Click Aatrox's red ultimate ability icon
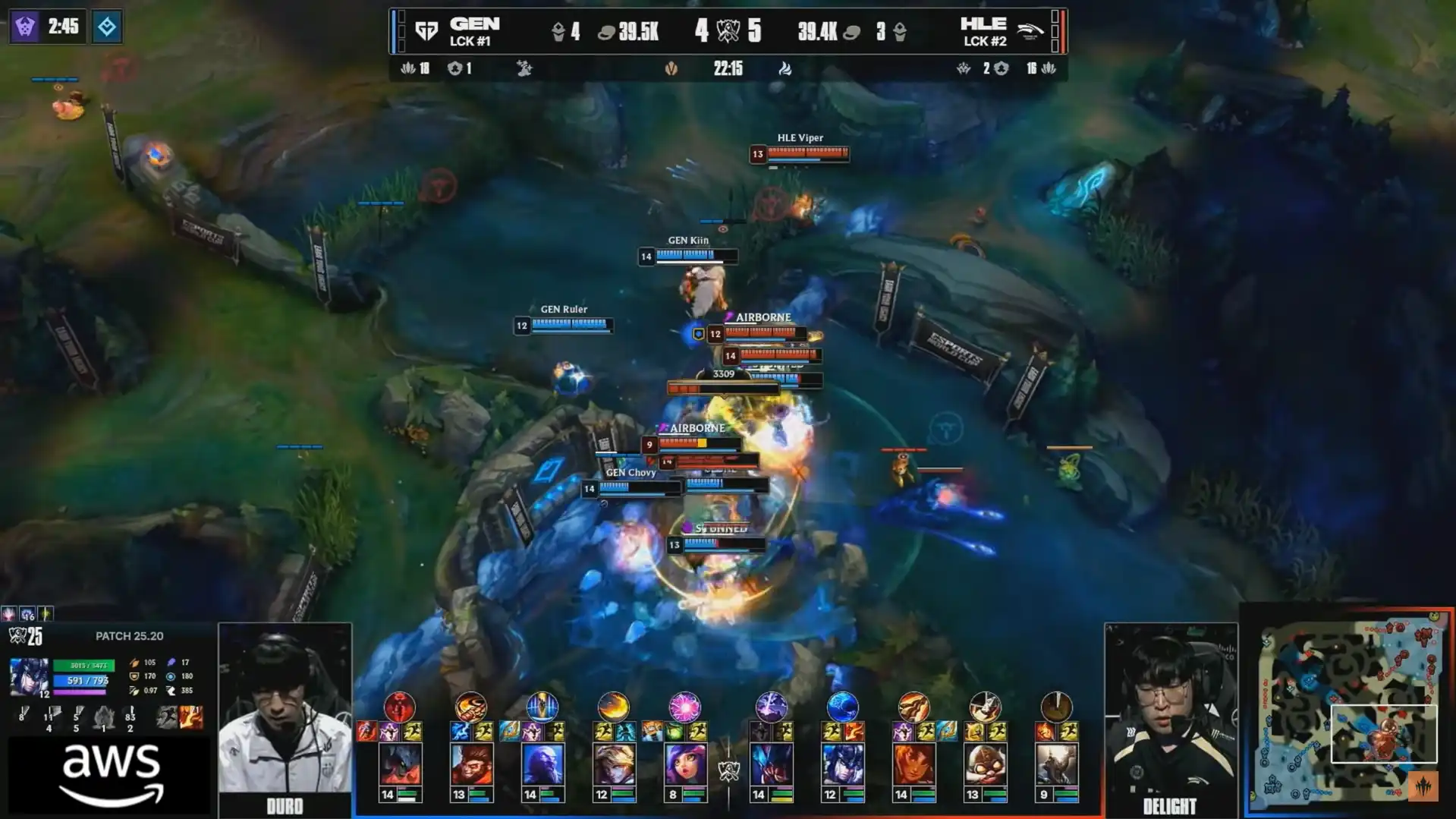Viewport: 1456px width, 819px height. (400, 707)
